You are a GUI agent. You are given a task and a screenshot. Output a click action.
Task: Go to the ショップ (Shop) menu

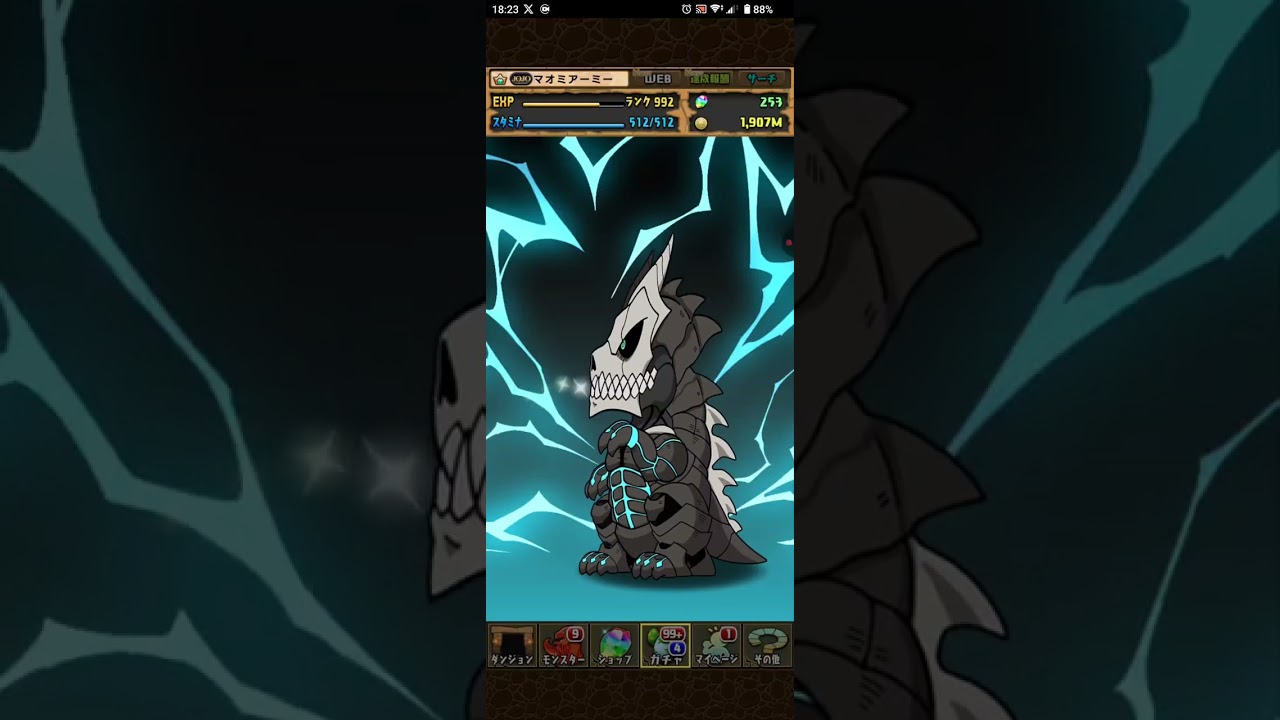click(614, 645)
